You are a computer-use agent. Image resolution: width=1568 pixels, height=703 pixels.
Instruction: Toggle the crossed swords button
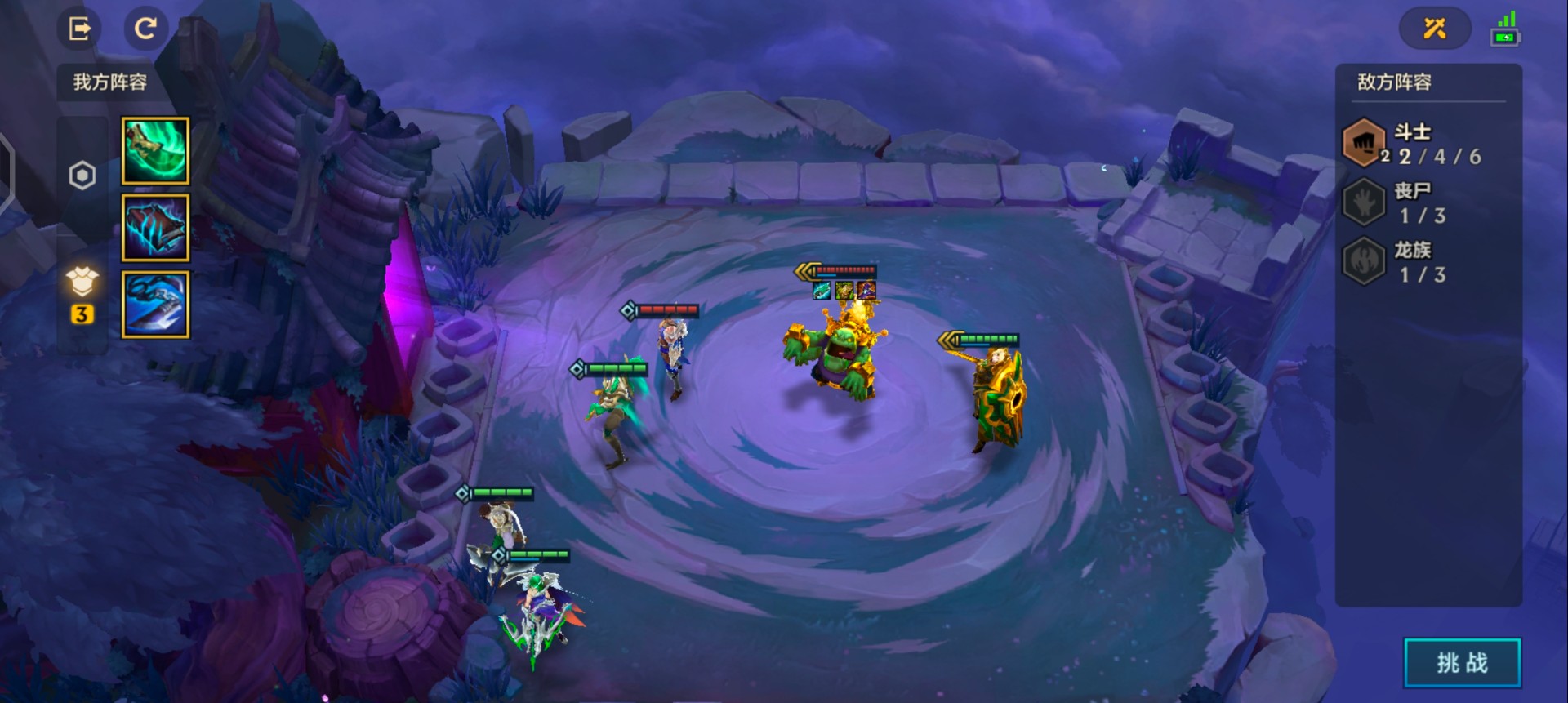click(x=1435, y=29)
